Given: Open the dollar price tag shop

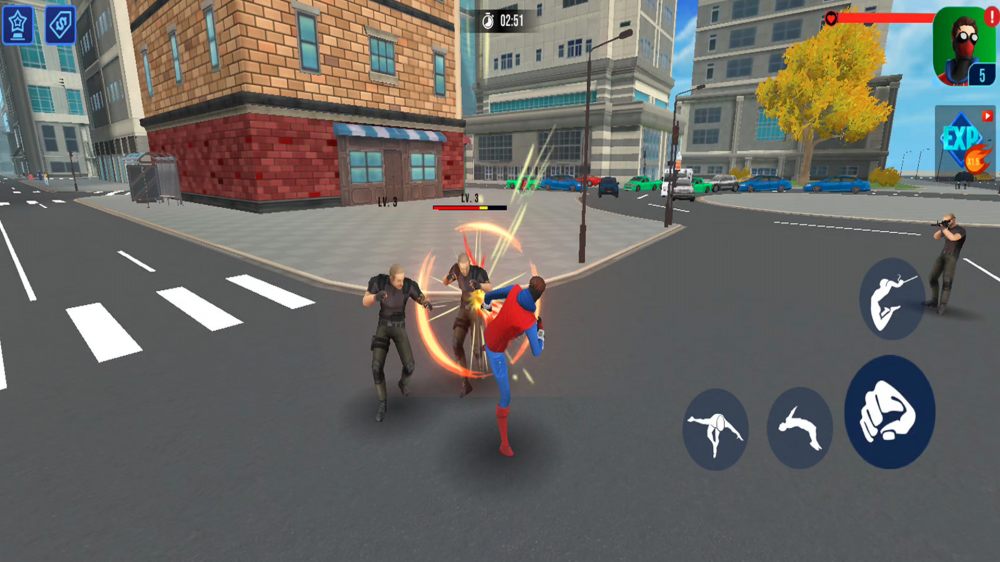Looking at the screenshot, I should pyautogui.click(x=60, y=24).
